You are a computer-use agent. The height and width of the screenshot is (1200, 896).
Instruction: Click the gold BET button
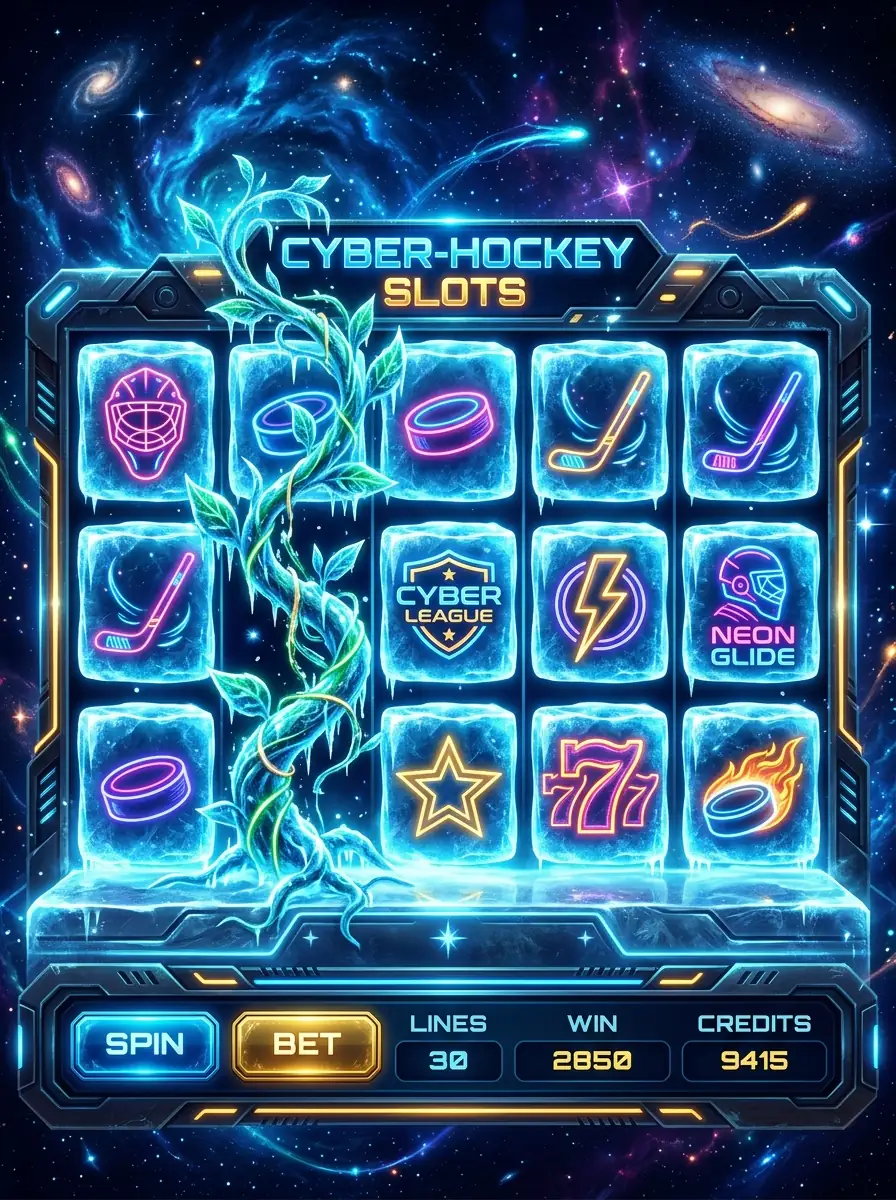point(306,1045)
